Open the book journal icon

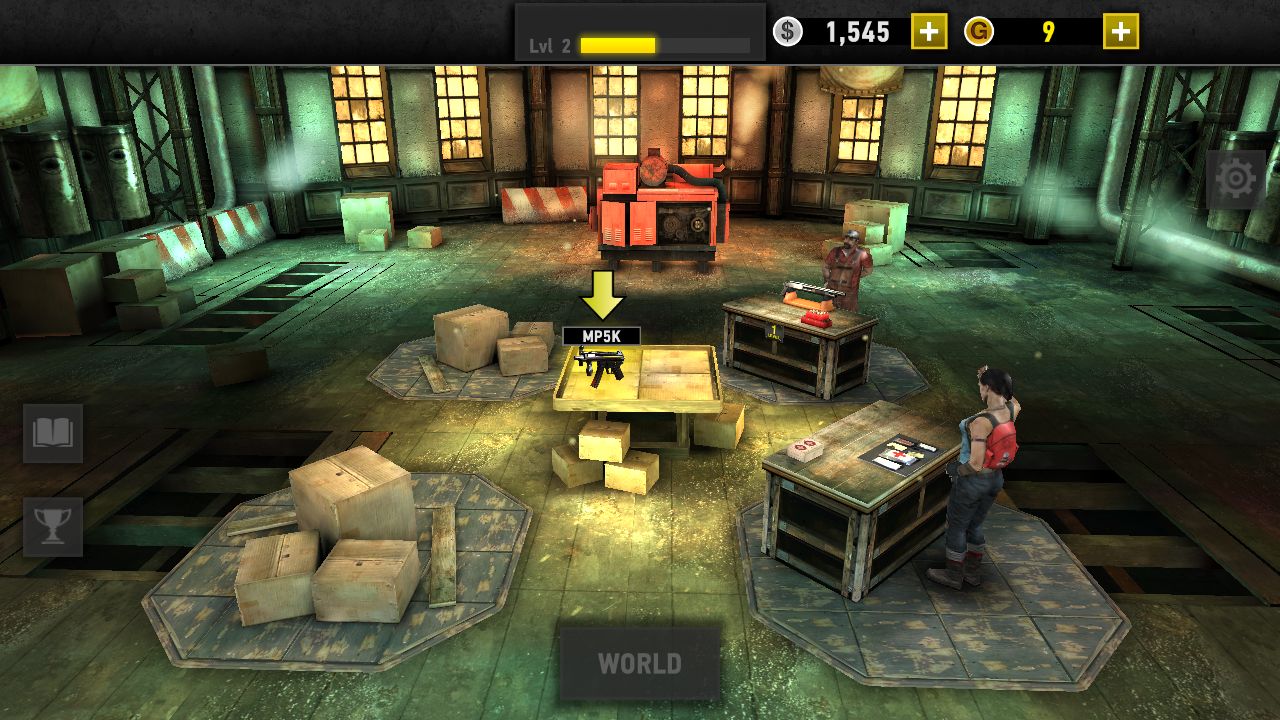click(x=53, y=433)
